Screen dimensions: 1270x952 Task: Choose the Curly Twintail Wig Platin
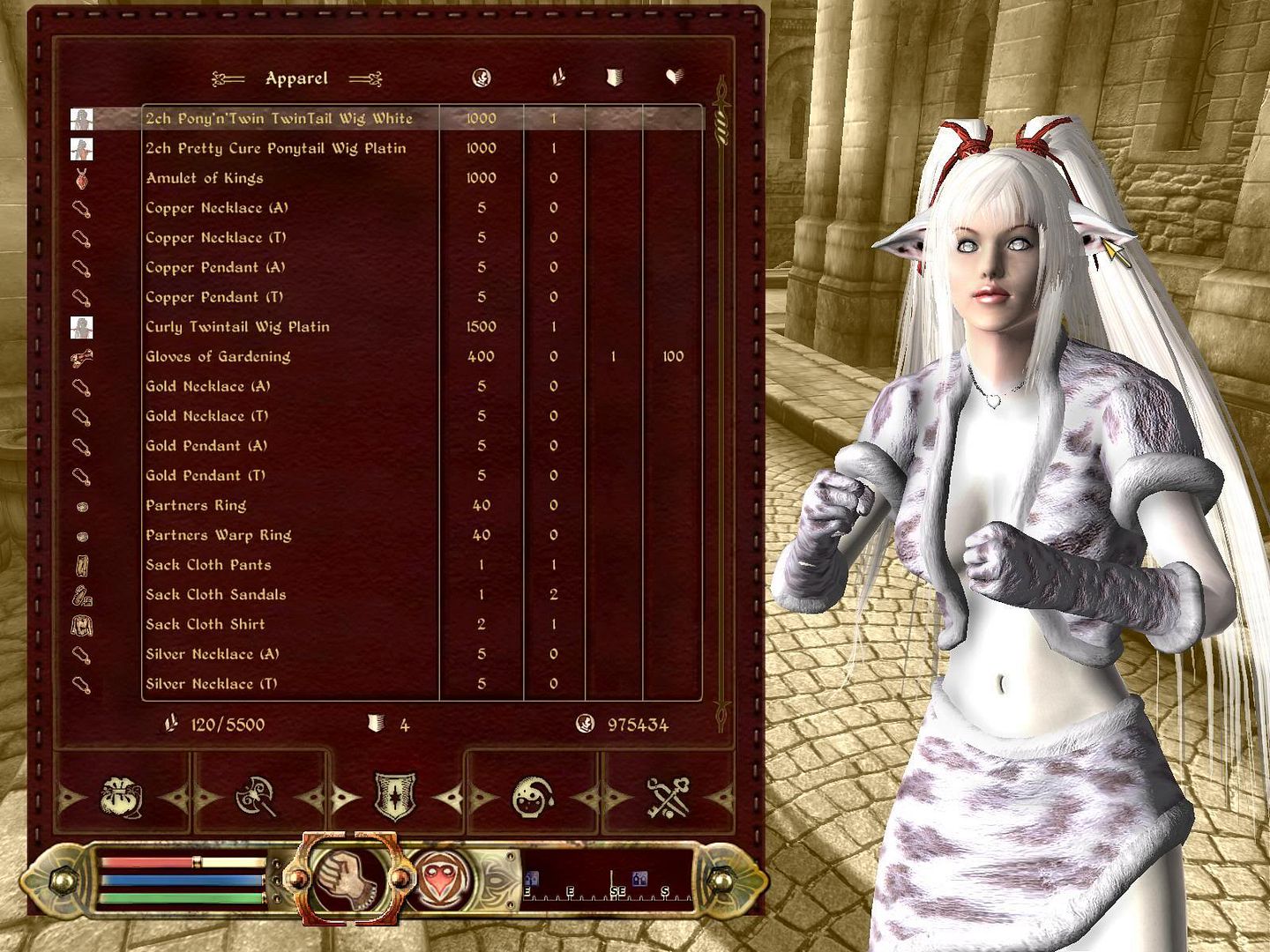point(237,327)
